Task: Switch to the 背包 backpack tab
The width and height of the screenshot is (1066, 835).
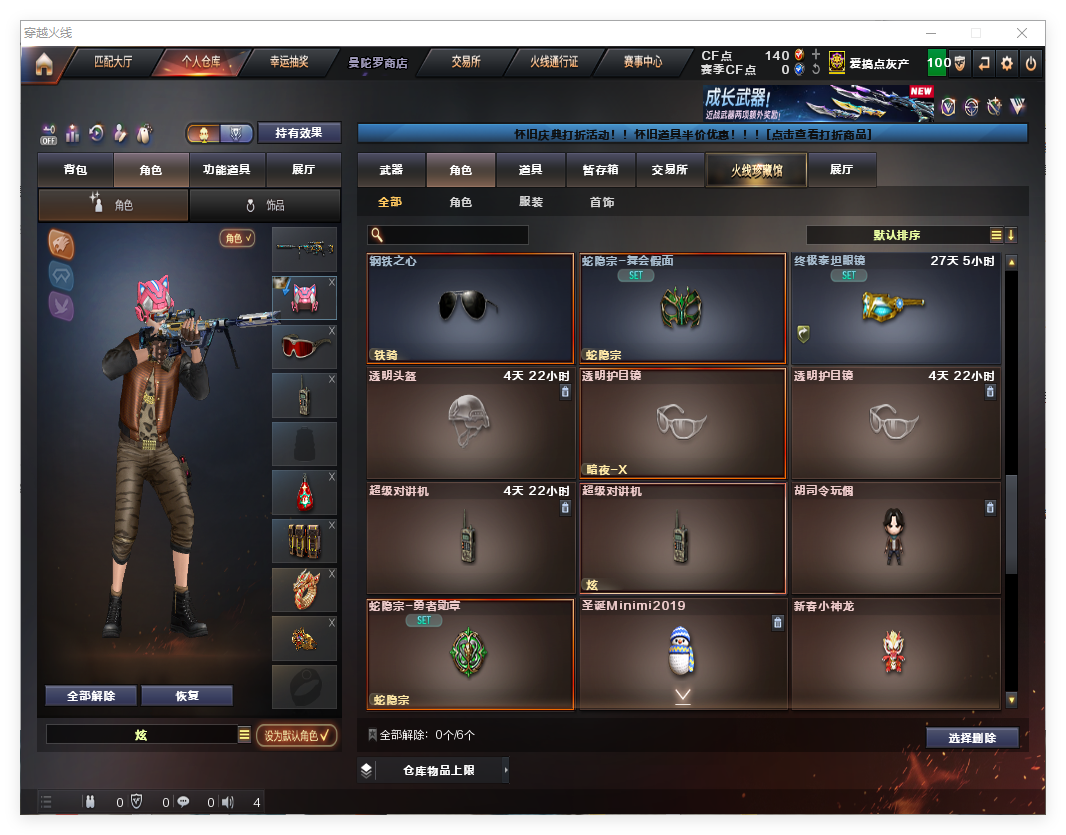Action: pyautogui.click(x=75, y=170)
